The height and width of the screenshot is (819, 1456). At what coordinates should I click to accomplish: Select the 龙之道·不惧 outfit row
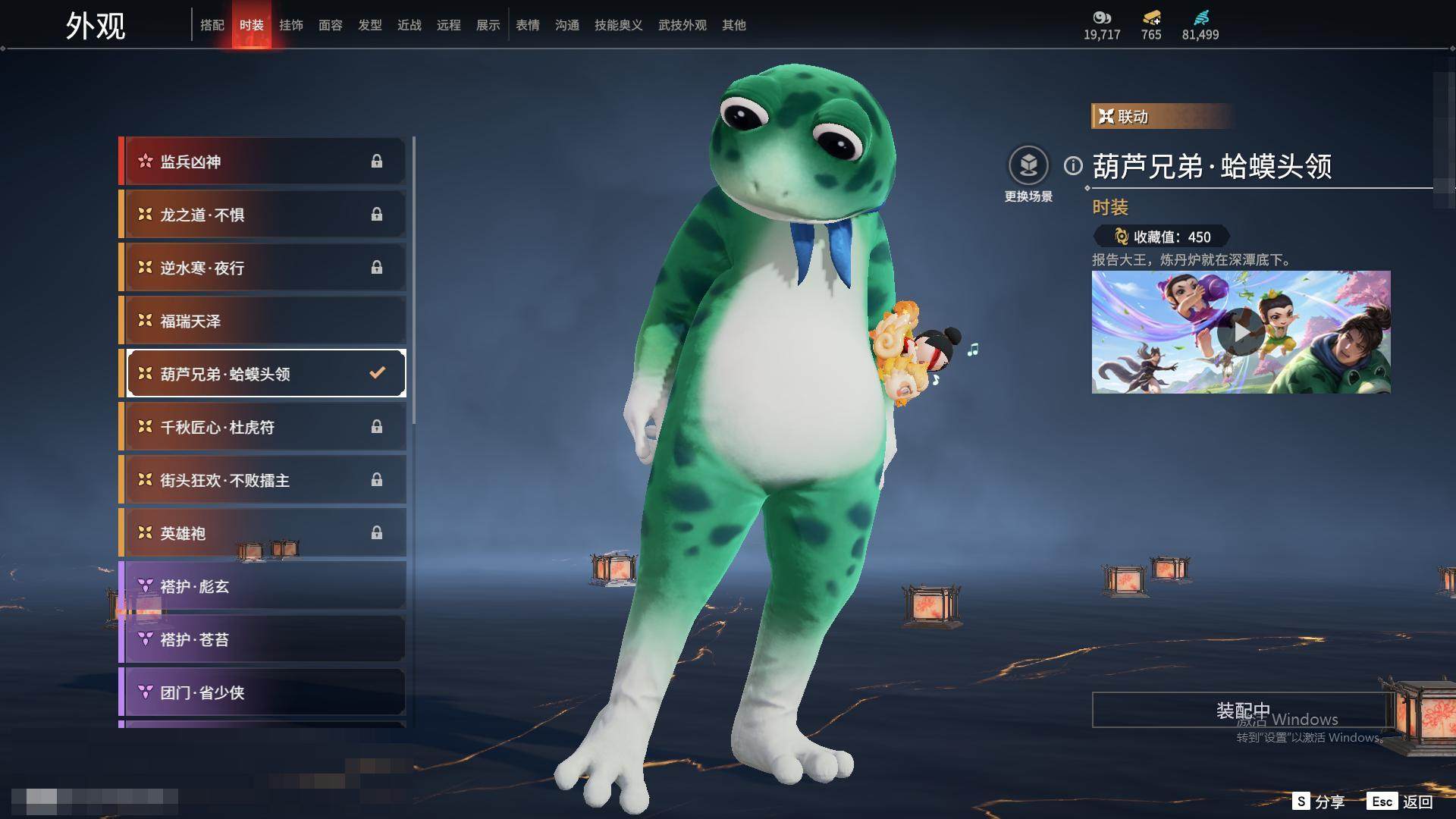(263, 215)
